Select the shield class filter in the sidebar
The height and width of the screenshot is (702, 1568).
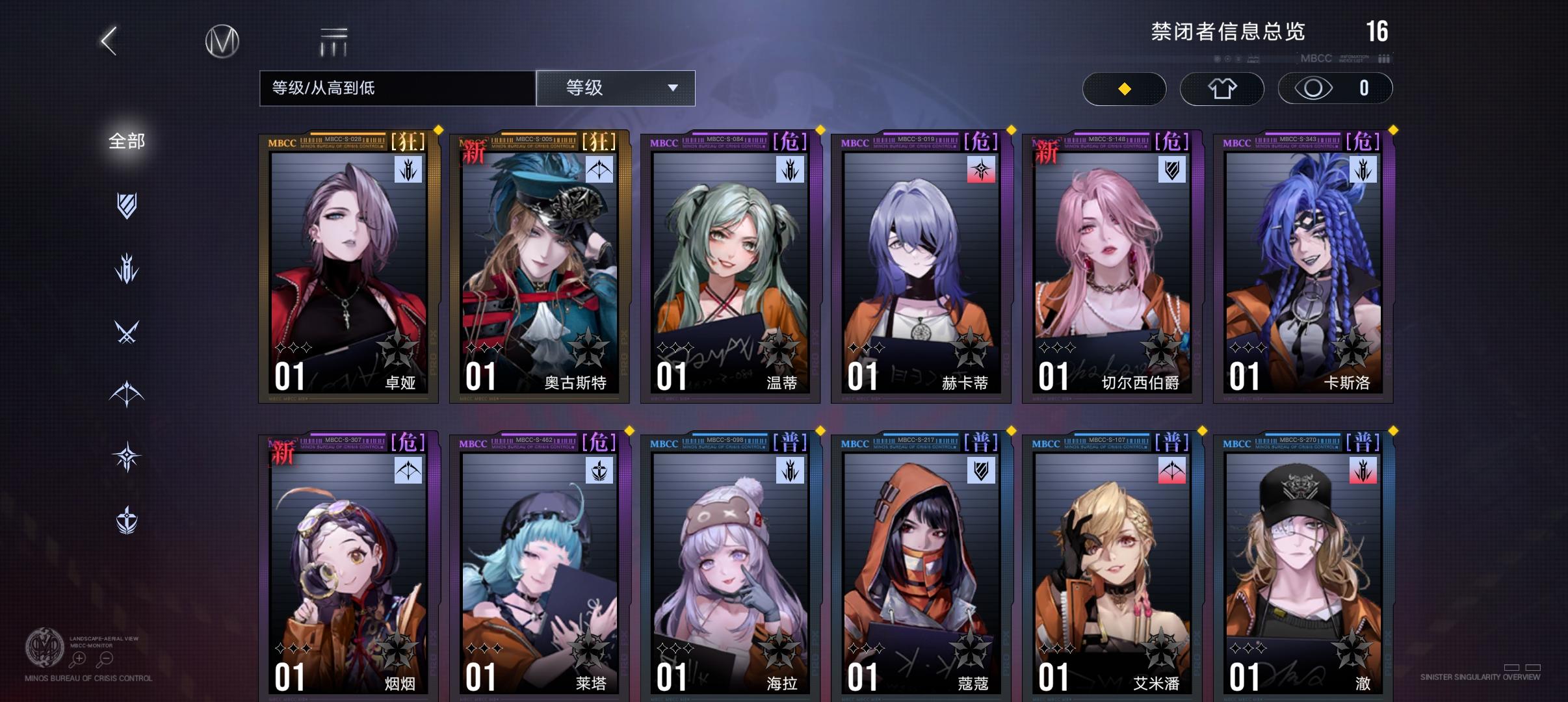click(127, 205)
